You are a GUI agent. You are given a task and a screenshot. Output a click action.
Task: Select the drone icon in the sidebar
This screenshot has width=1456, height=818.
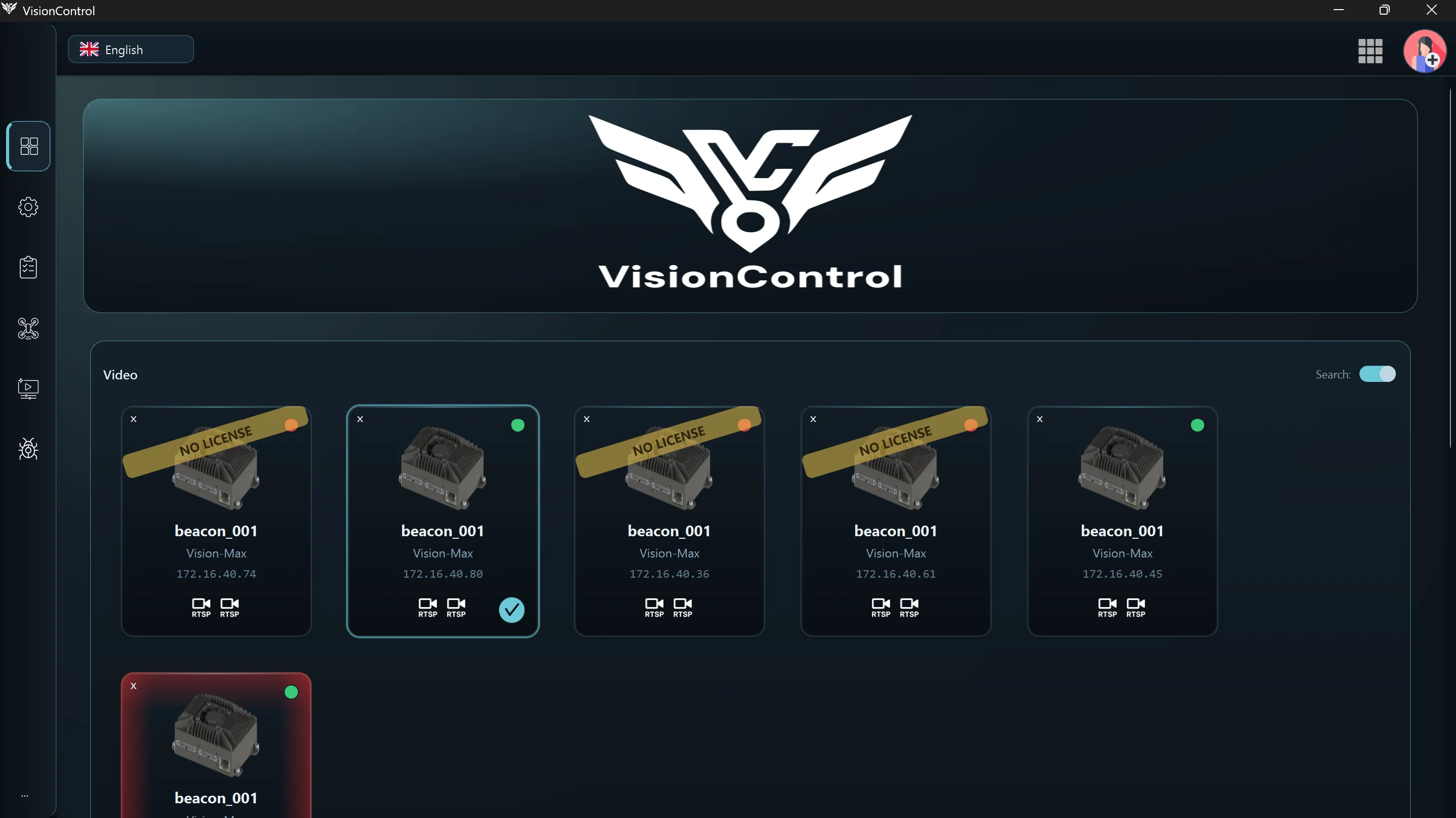pyautogui.click(x=28, y=328)
